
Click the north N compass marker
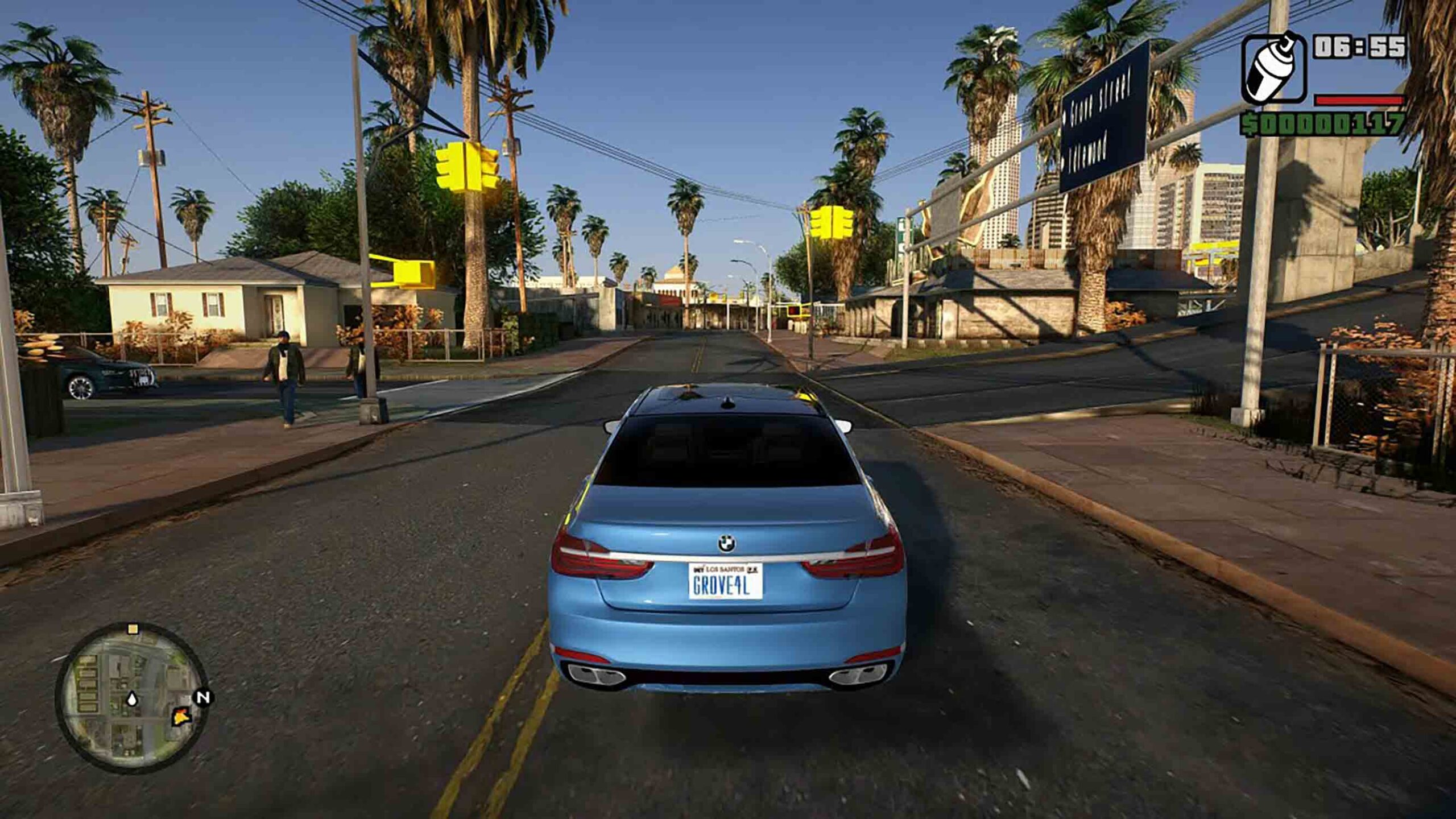[203, 697]
